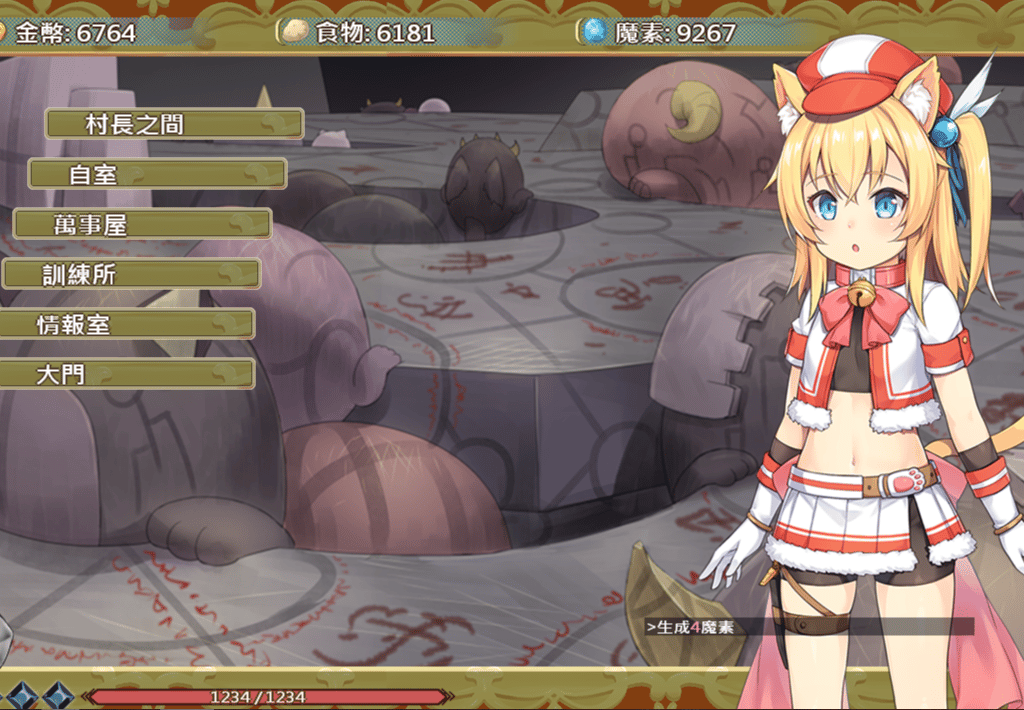
Task: Go to the 萬事屋 shop
Action: (x=142, y=224)
